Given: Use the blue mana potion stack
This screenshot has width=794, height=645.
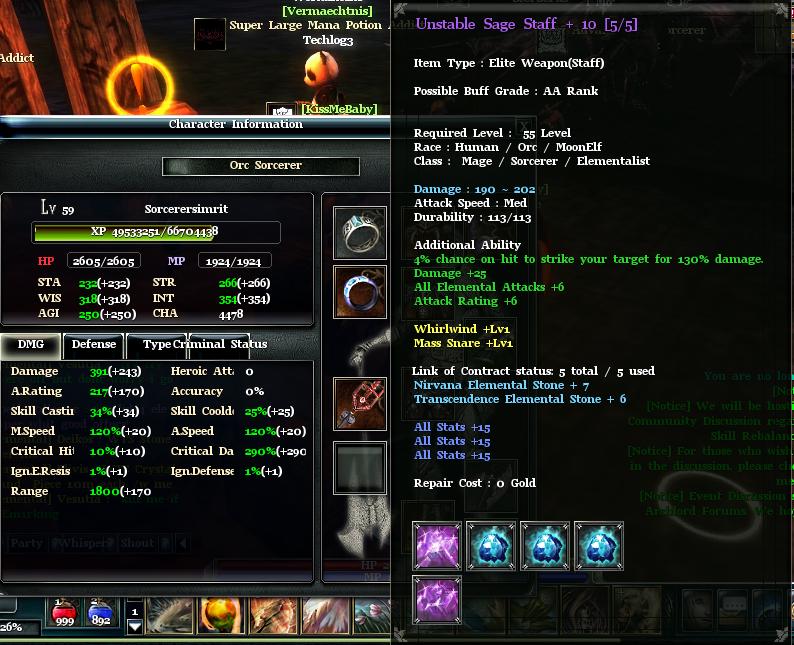Looking at the screenshot, I should [101, 614].
